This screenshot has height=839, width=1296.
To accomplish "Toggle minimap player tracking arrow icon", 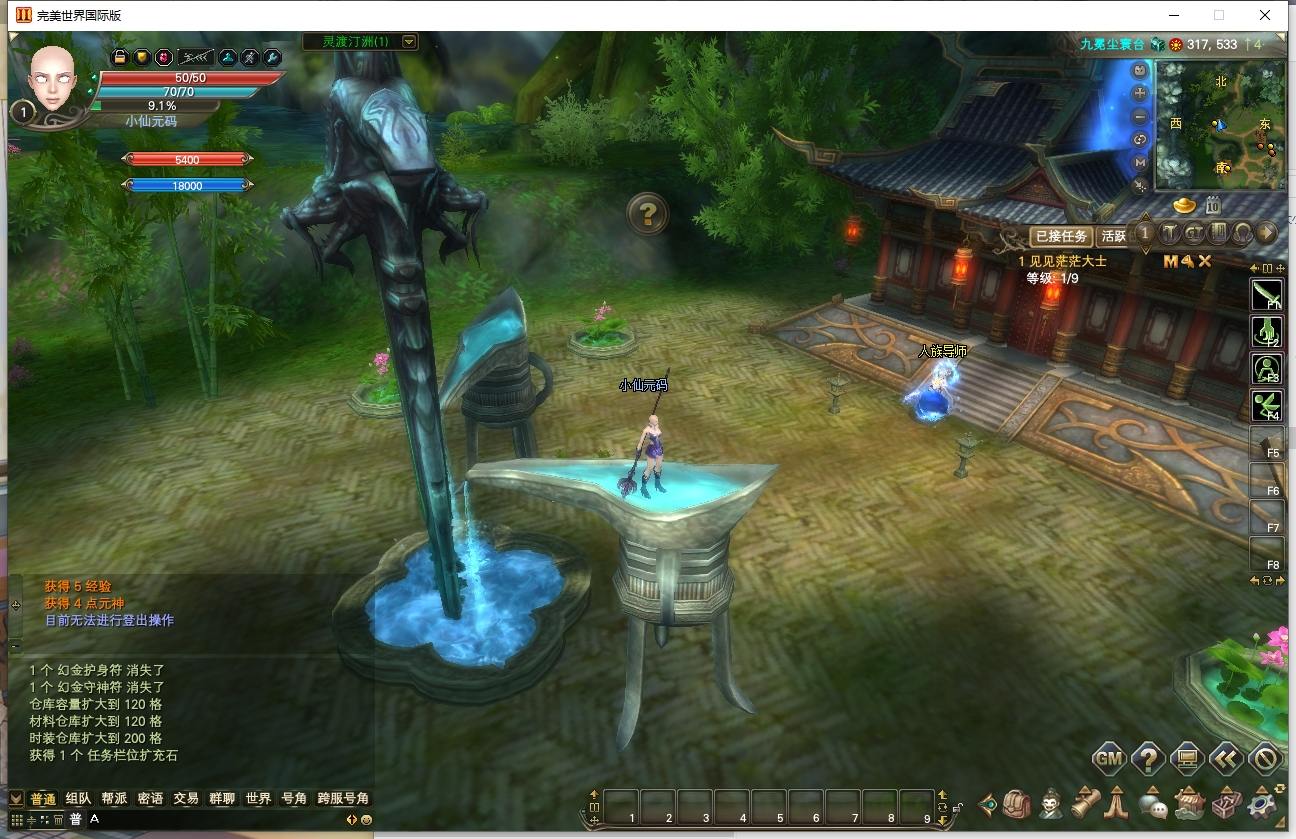I will tap(1140, 186).
